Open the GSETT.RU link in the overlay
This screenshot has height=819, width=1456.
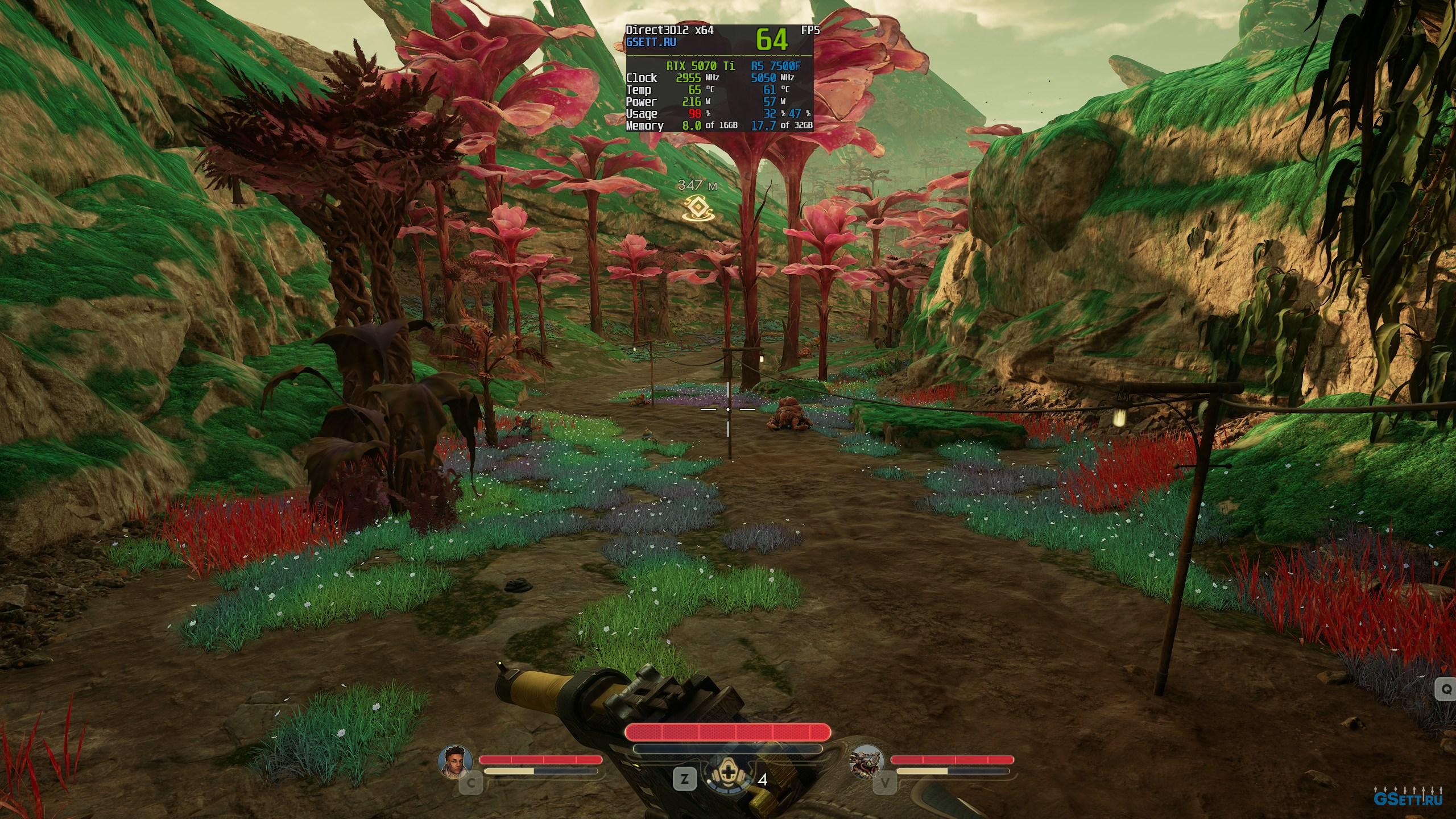[x=651, y=42]
